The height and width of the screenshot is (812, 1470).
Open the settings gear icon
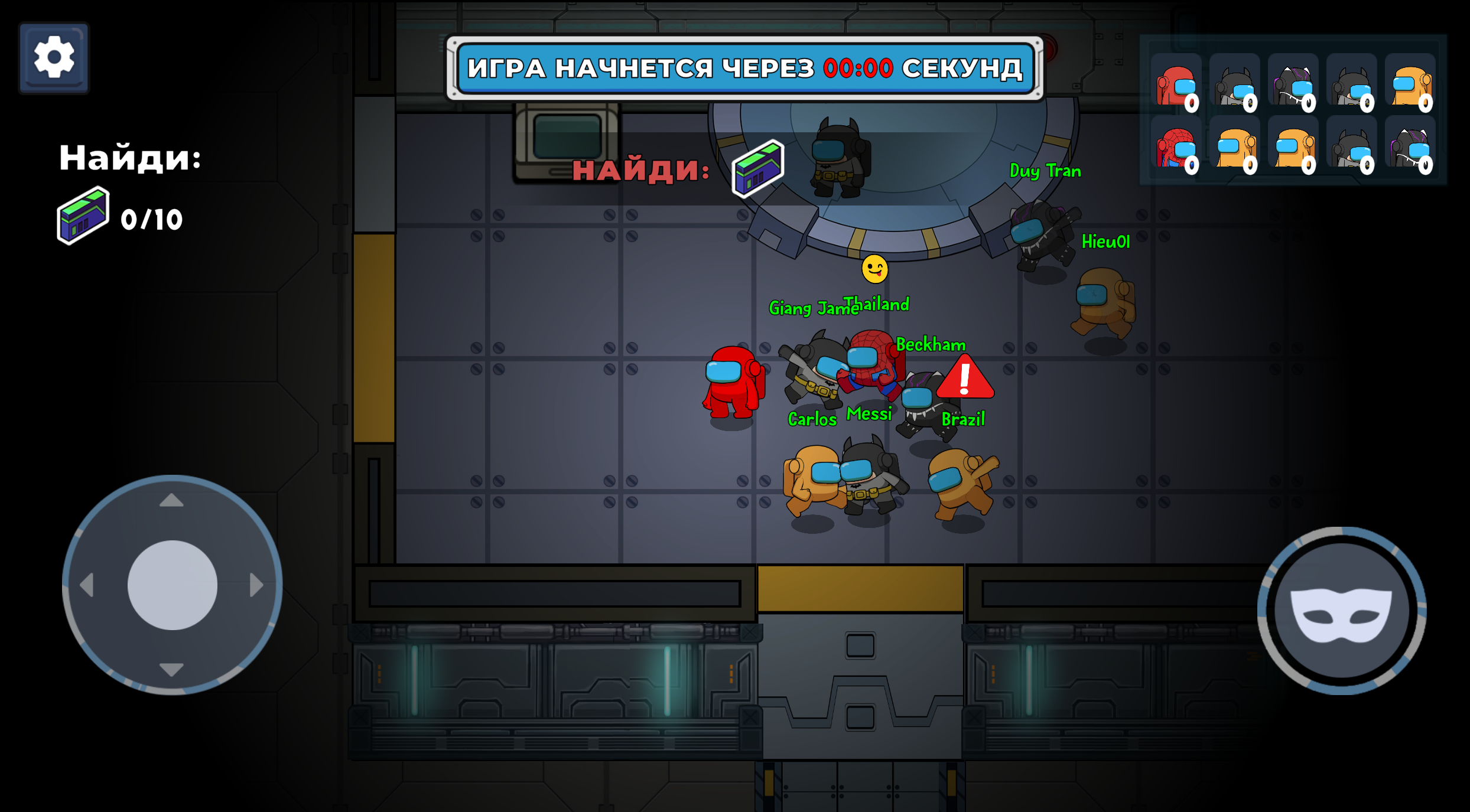[x=53, y=56]
